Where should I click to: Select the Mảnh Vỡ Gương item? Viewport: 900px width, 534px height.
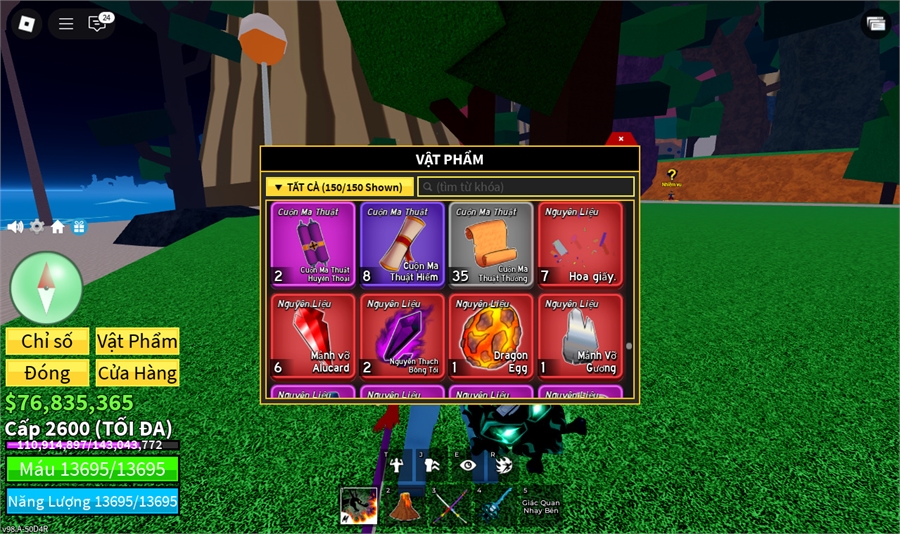[580, 336]
